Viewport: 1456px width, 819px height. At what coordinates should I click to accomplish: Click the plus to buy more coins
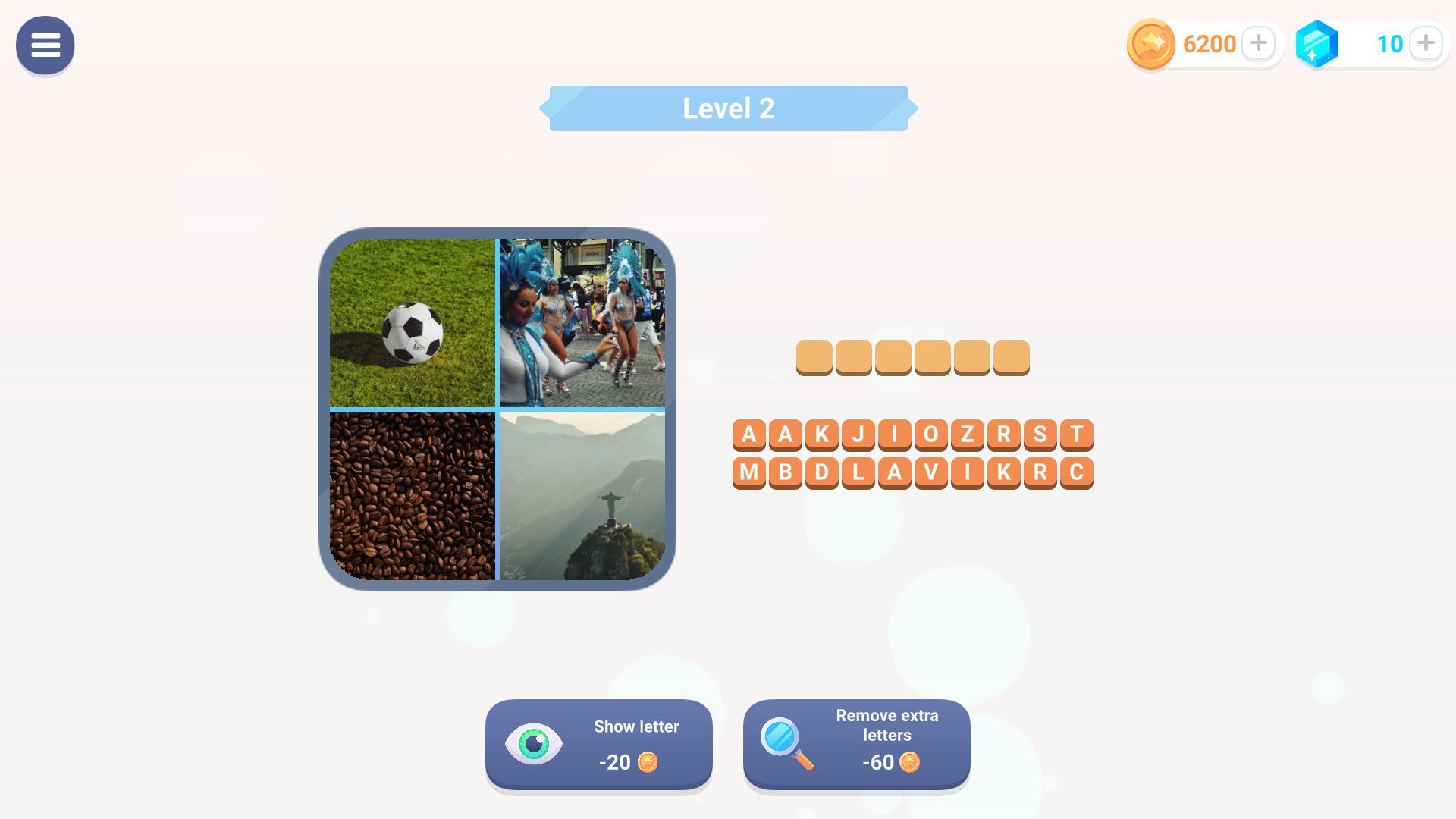point(1259,43)
